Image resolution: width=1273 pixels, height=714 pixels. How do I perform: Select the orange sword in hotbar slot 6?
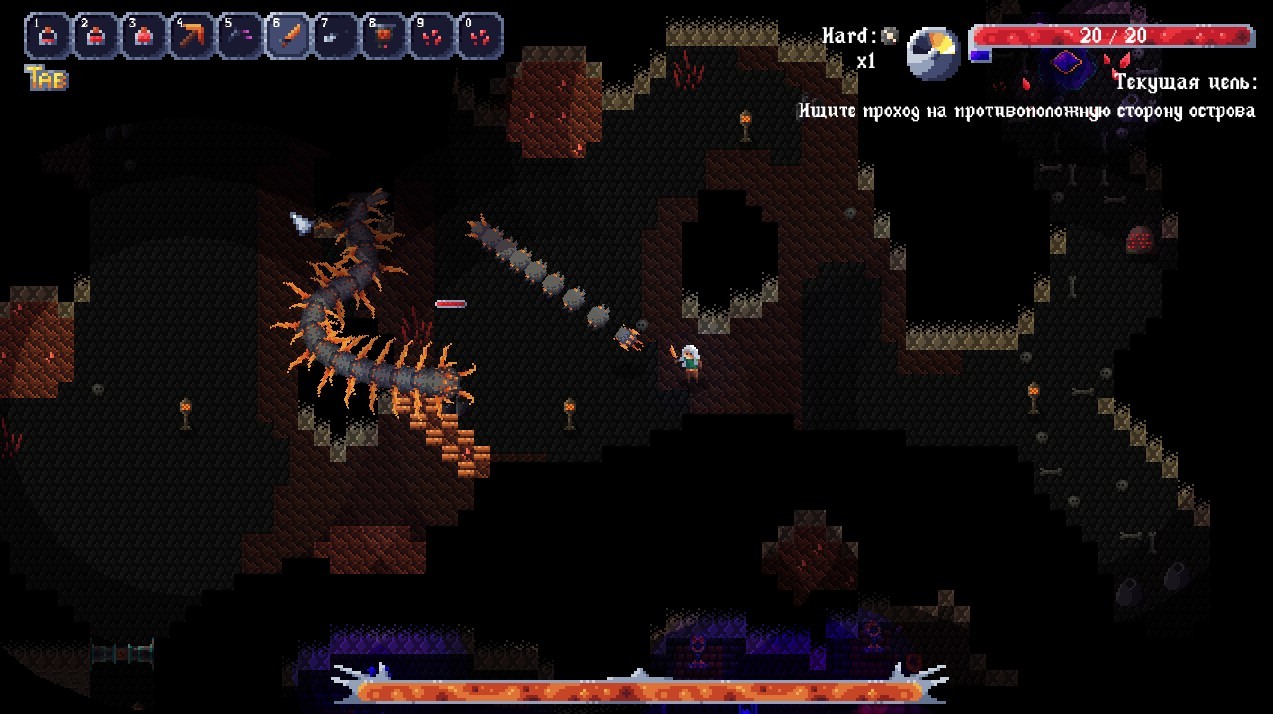pos(287,37)
